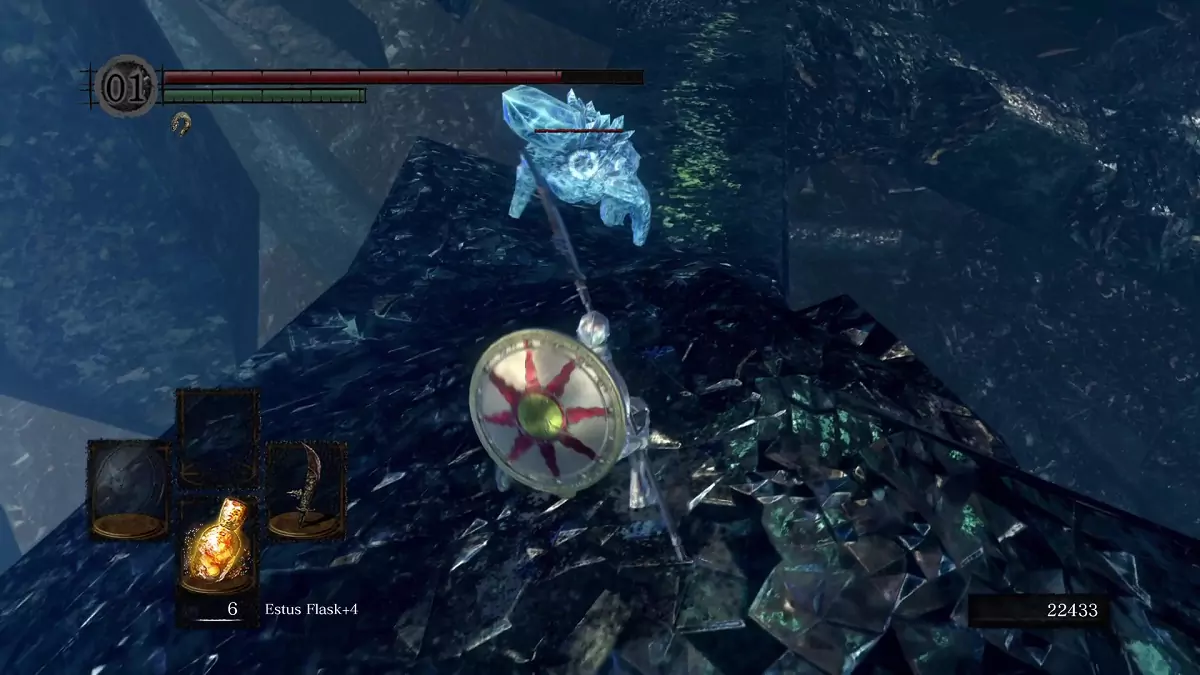Viewport: 1200px width, 675px height.
Task: Click the serpent ring status icon
Action: pyautogui.click(x=181, y=123)
